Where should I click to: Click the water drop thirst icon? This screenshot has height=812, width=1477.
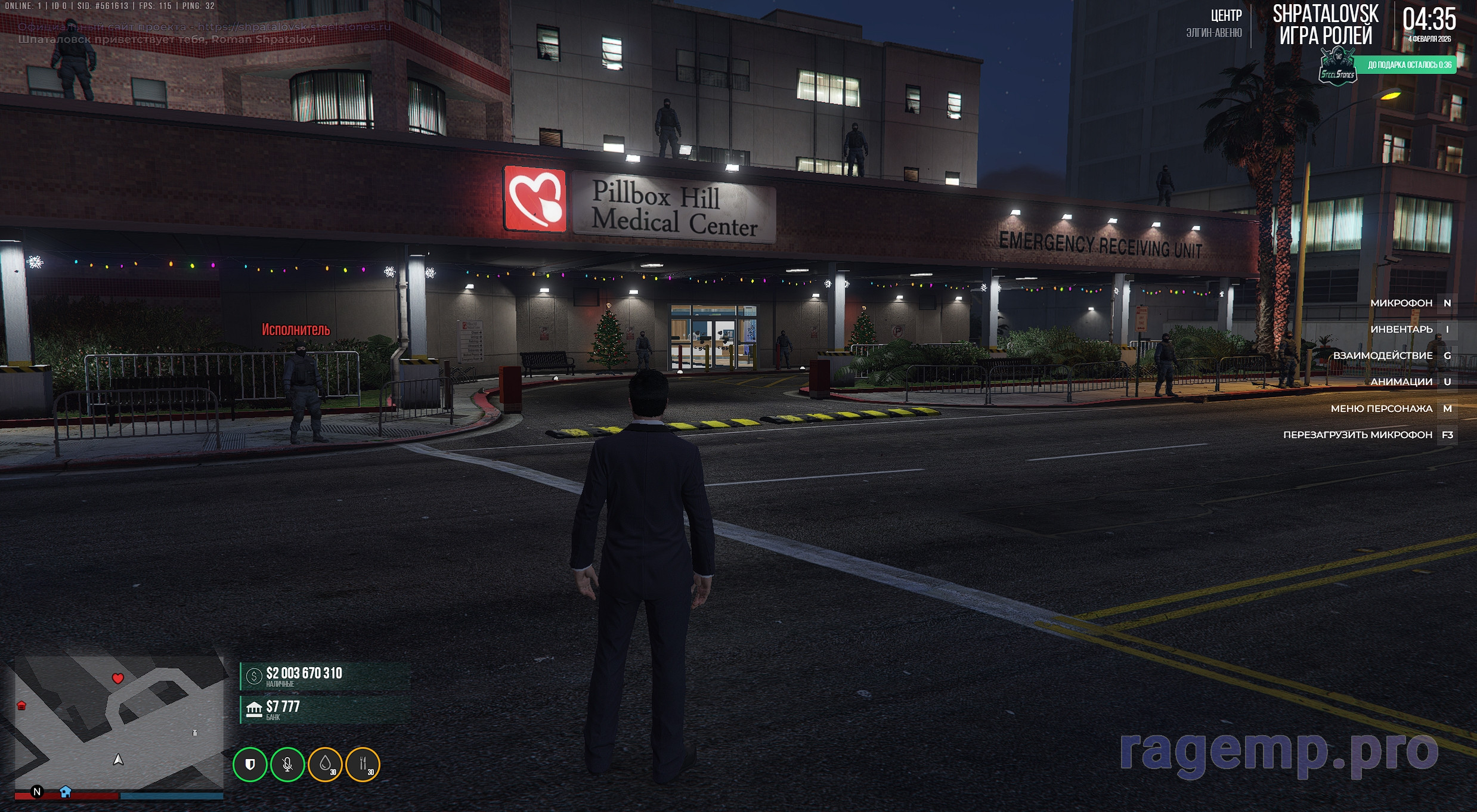click(x=325, y=764)
